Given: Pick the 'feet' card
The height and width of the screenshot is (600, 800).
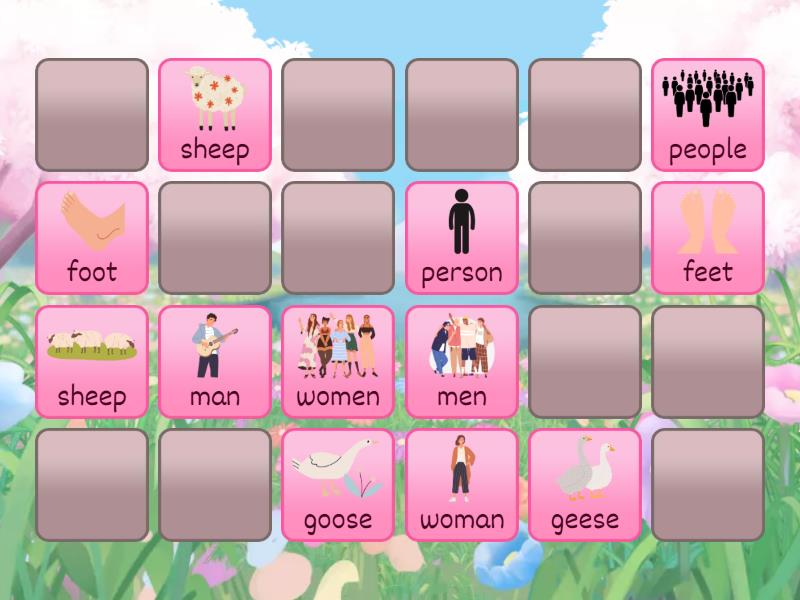Looking at the screenshot, I should 708,238.
